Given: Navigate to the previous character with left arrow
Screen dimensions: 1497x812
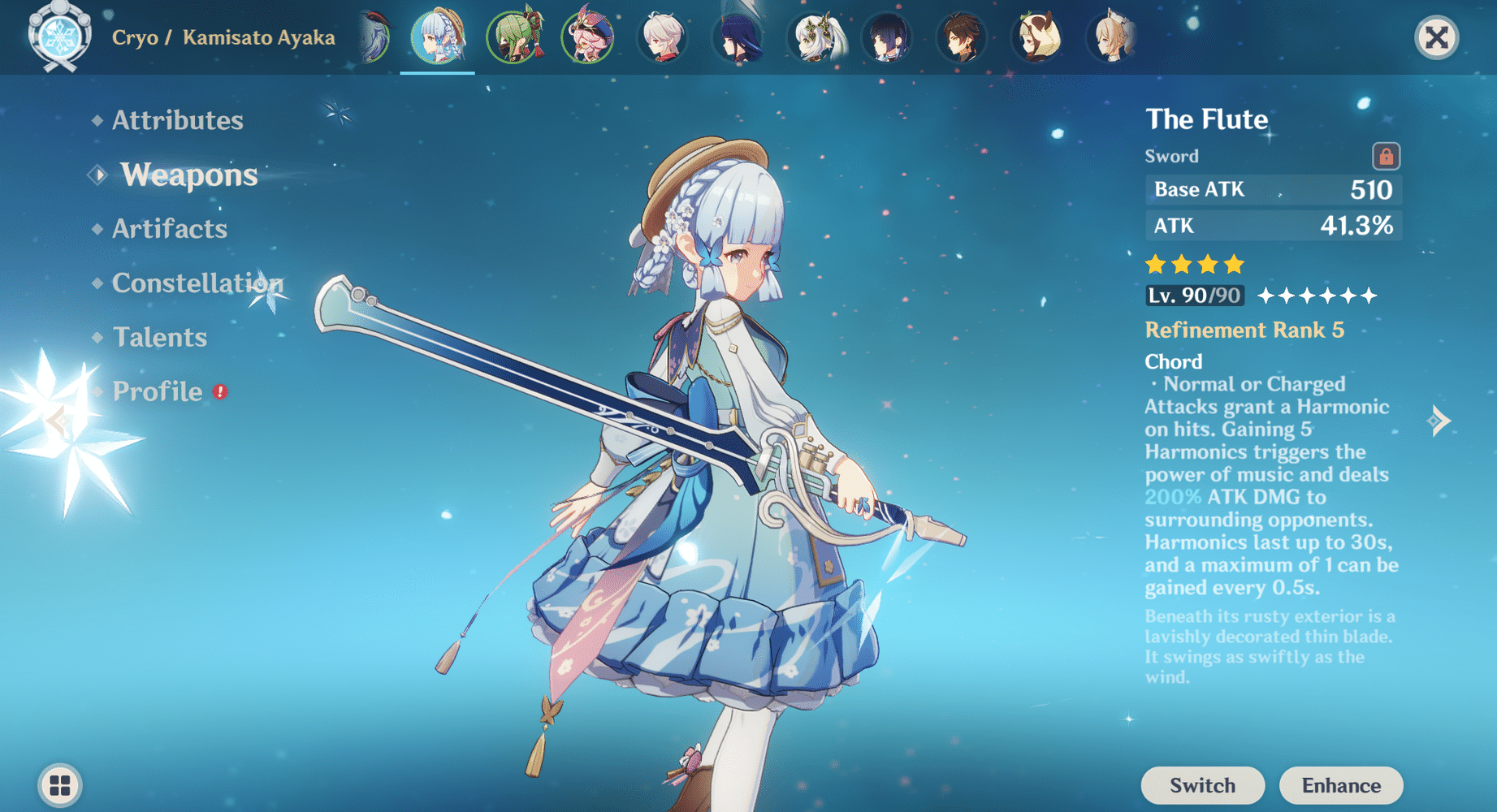Looking at the screenshot, I should [59, 419].
